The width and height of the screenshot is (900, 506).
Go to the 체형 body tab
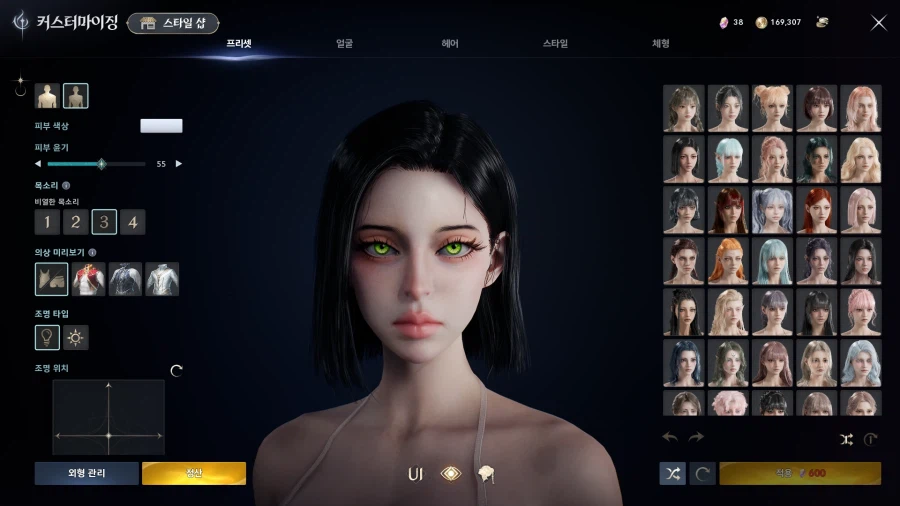tap(661, 44)
